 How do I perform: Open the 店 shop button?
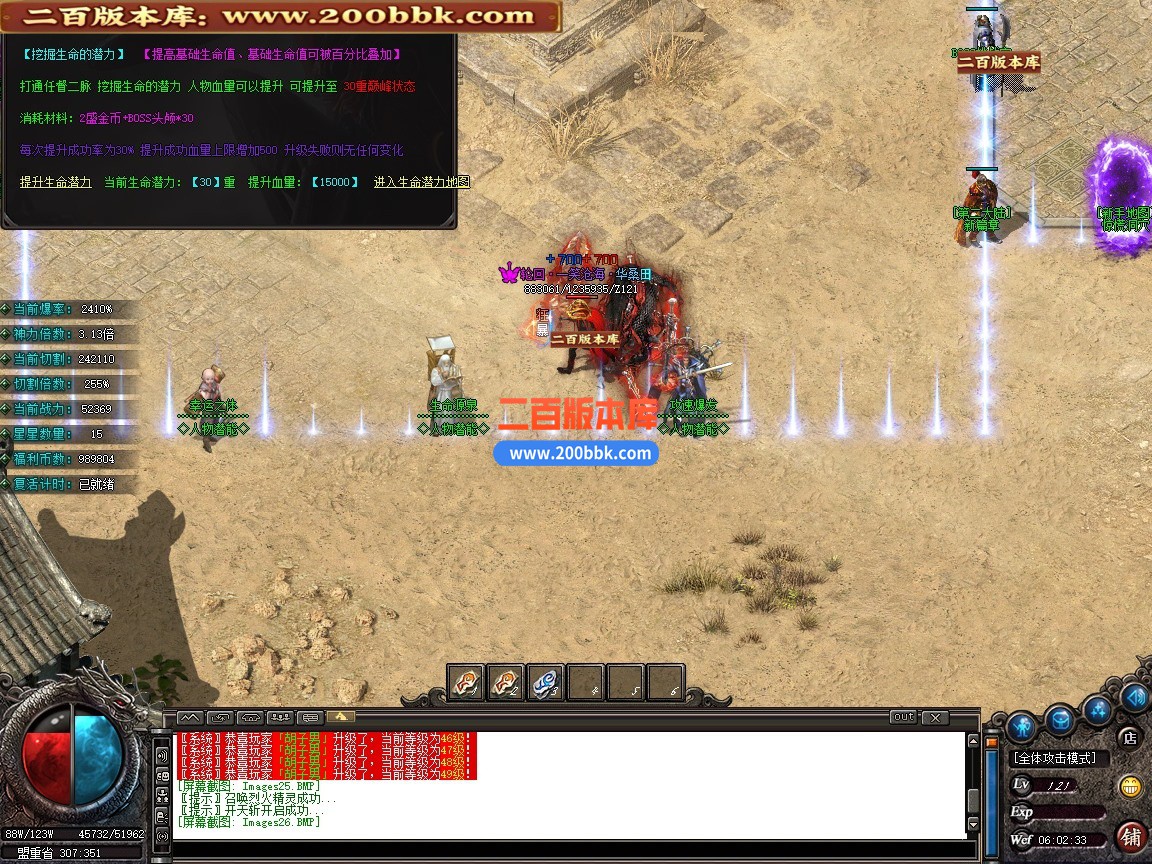click(x=1129, y=738)
